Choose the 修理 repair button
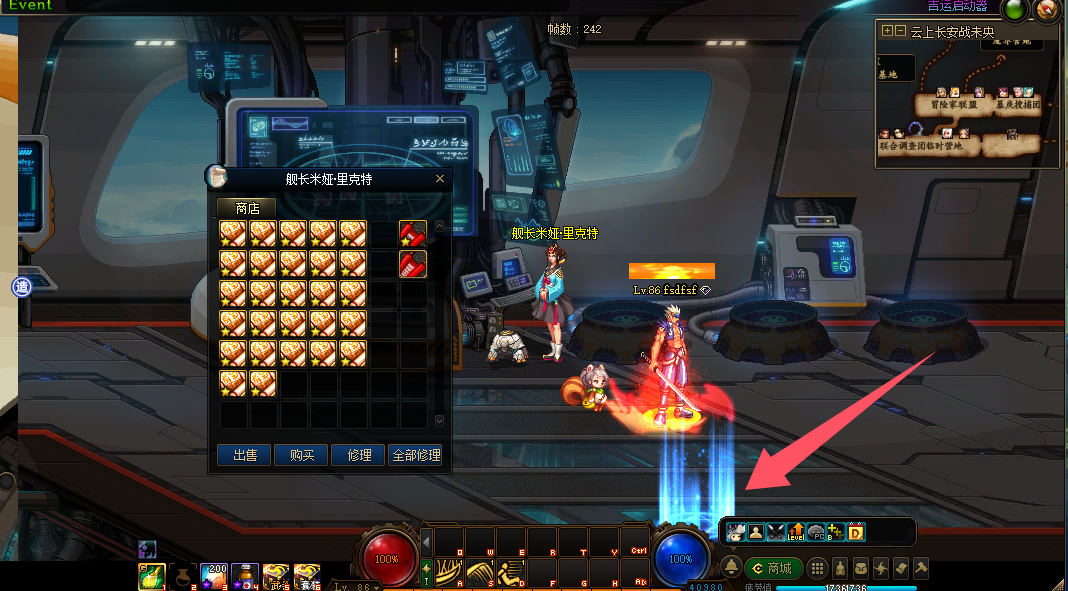This screenshot has height=591, width=1068. pos(359,455)
